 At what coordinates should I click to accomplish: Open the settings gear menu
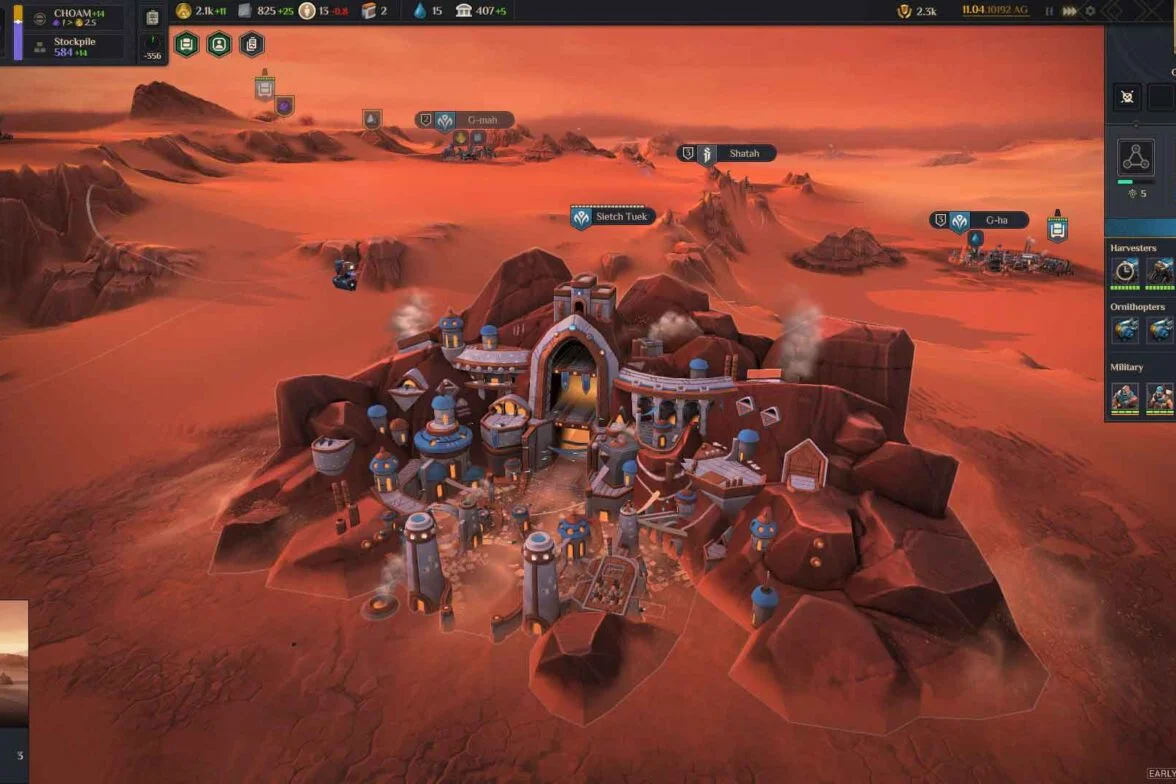1090,11
